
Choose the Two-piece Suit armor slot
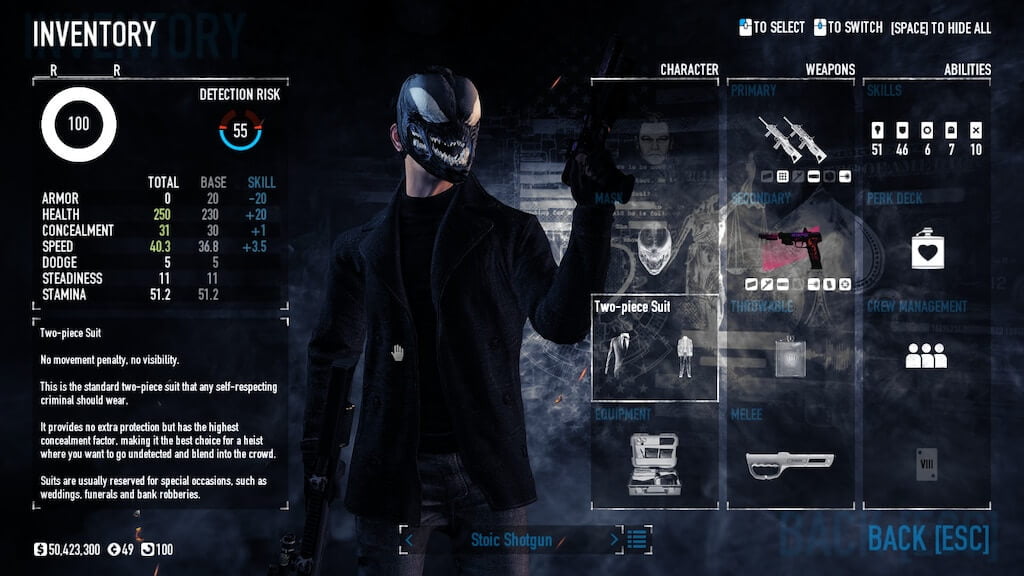point(655,347)
